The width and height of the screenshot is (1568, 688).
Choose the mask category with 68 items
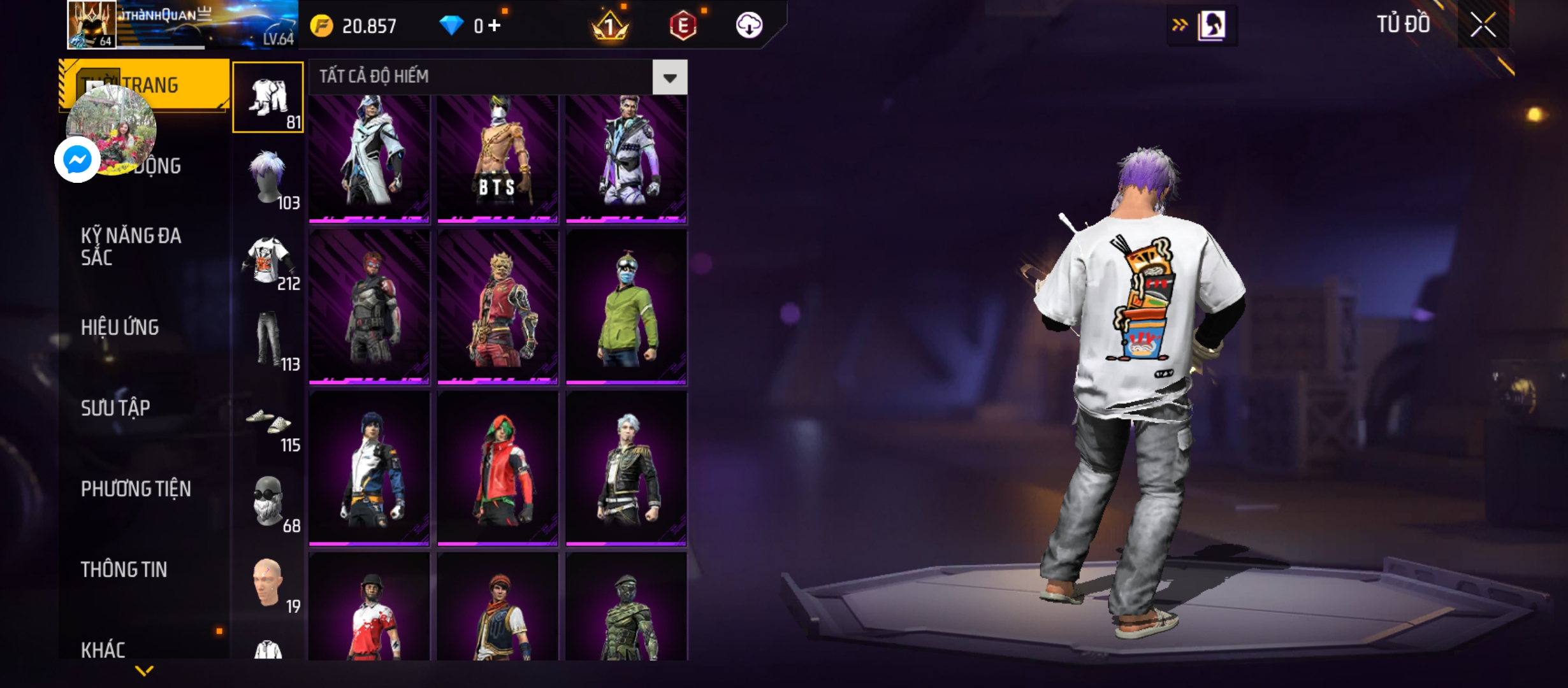pyautogui.click(x=268, y=503)
